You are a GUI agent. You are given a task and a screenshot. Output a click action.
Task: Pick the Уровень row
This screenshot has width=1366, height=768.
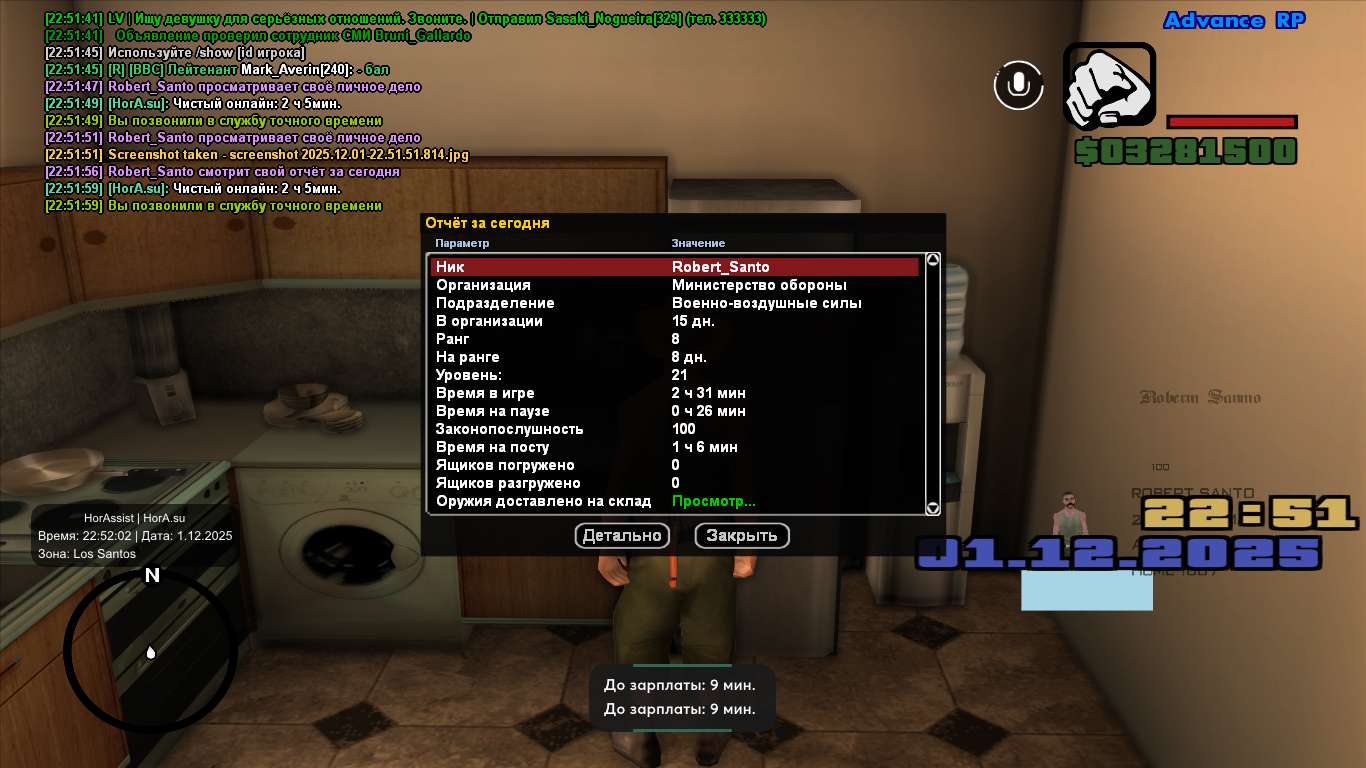pos(674,375)
